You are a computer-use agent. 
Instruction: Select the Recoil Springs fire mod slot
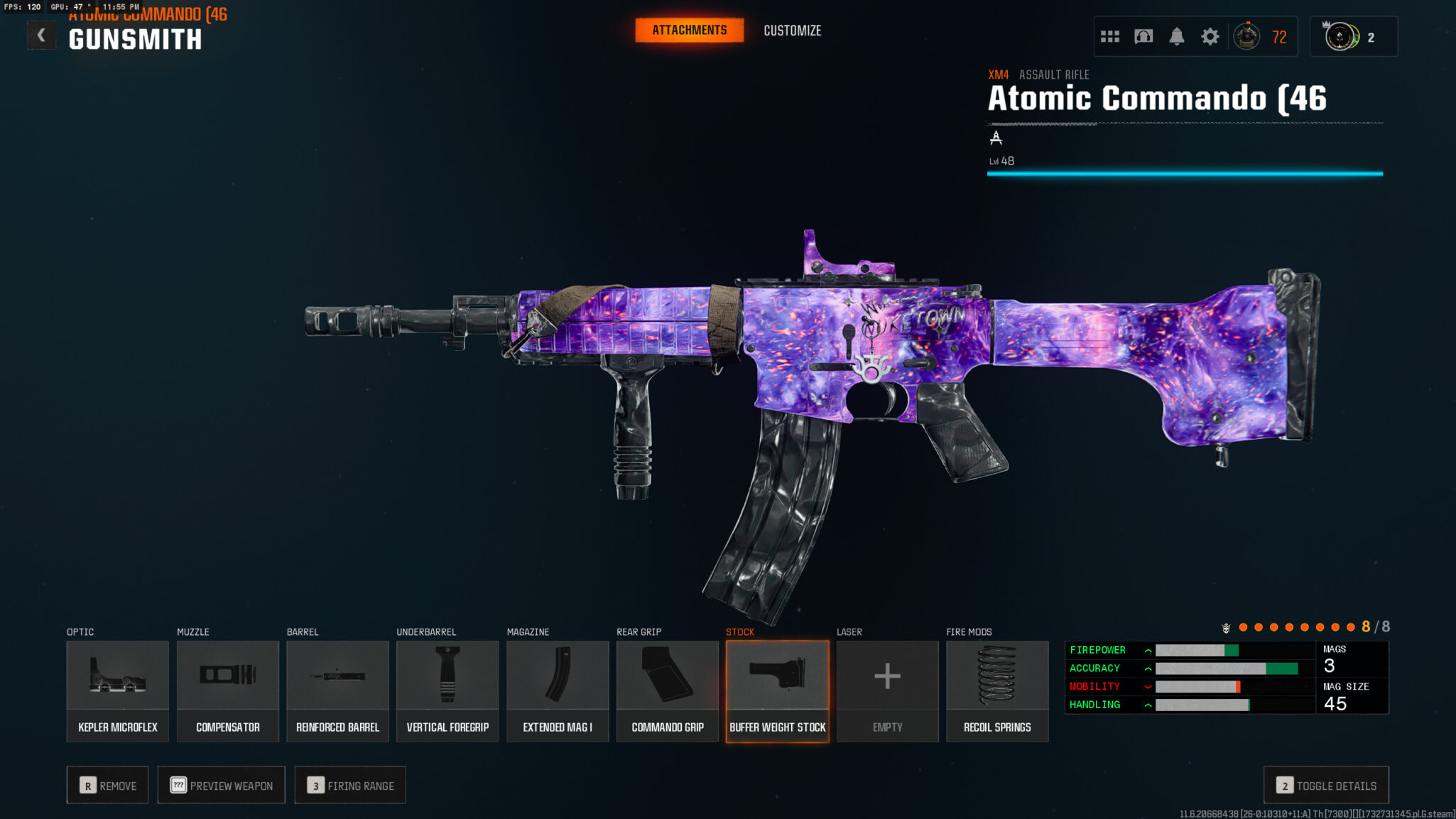(x=997, y=691)
